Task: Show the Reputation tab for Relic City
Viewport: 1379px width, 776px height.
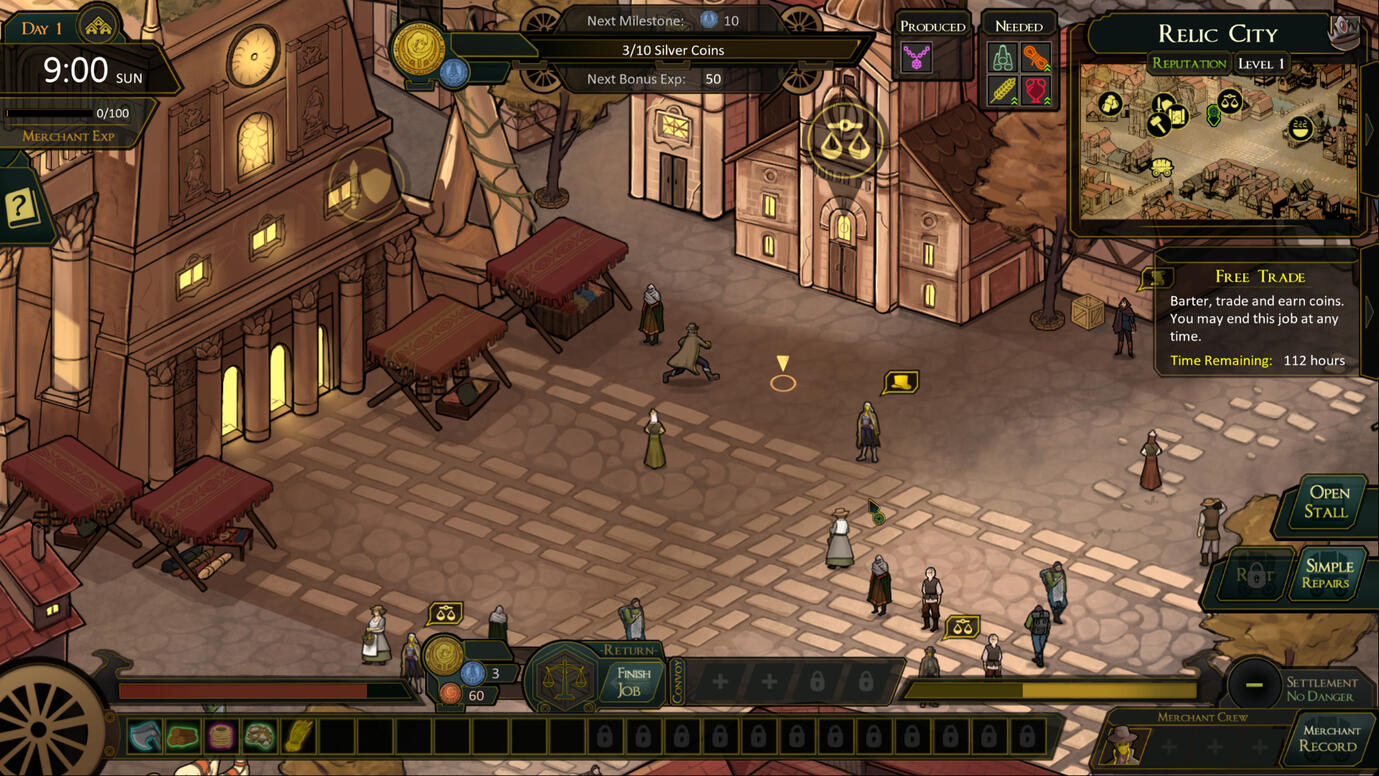Action: pos(1188,64)
